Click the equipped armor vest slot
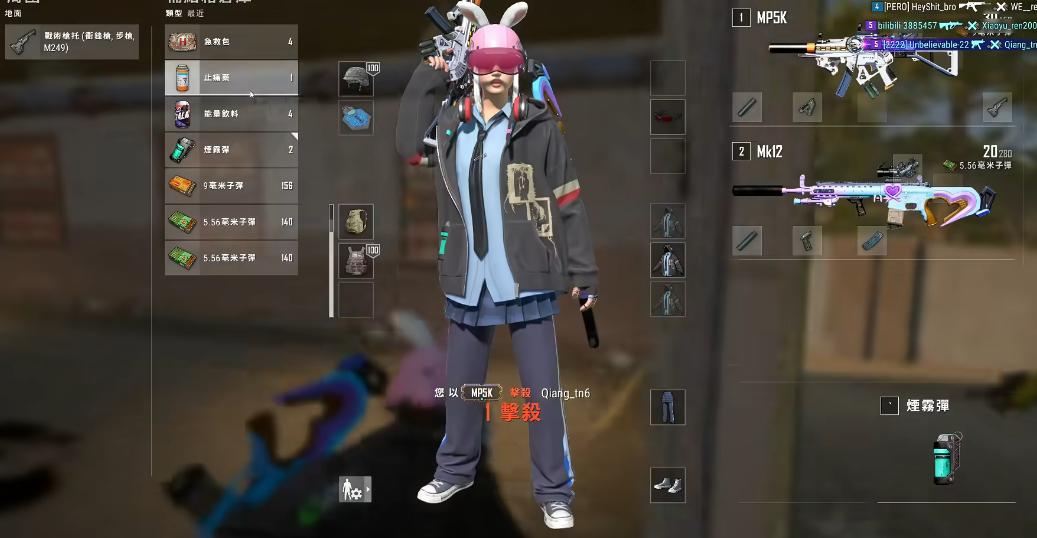This screenshot has width=1037, height=538. tap(356, 261)
